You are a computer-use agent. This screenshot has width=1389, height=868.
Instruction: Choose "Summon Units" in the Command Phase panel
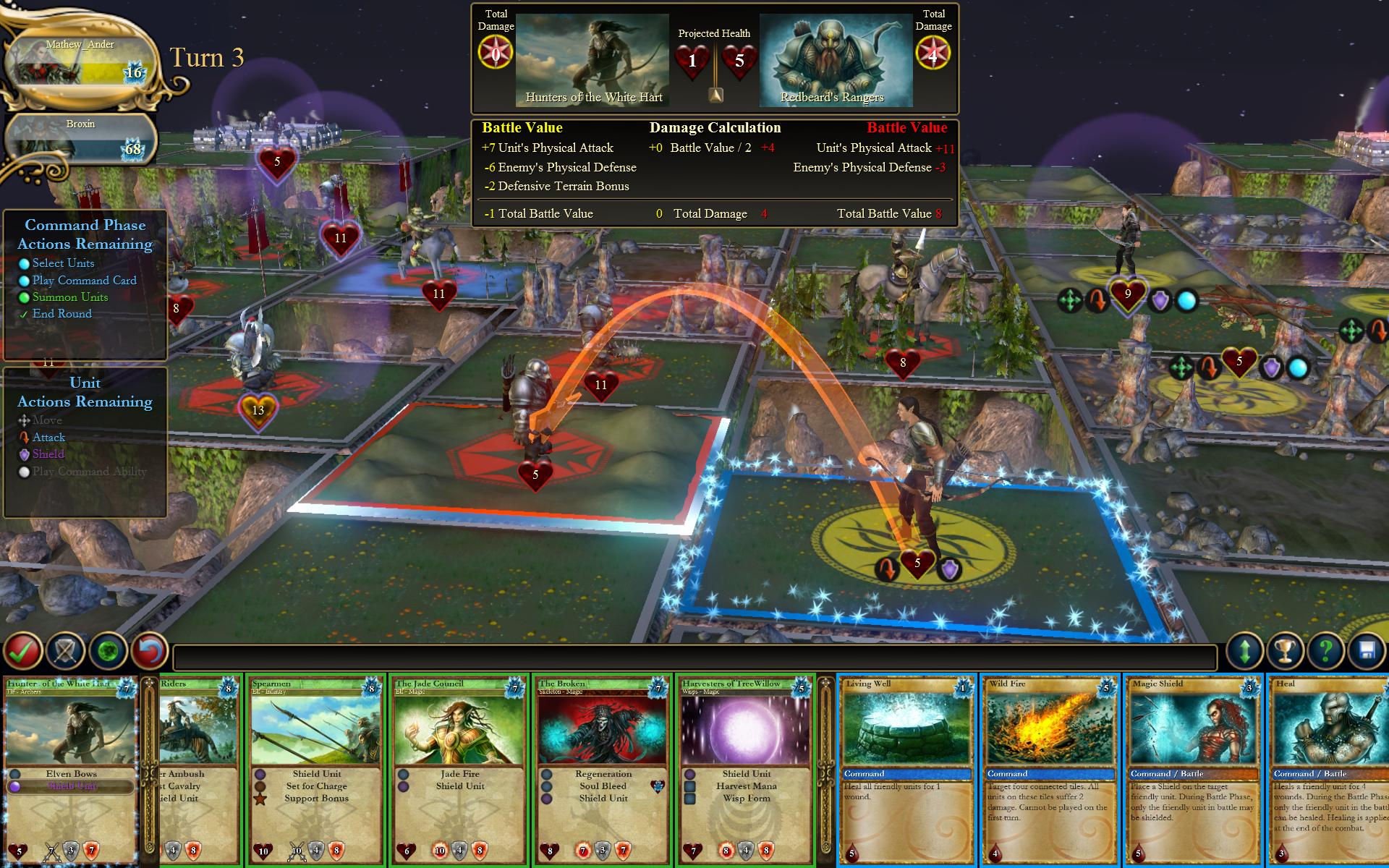(70, 297)
